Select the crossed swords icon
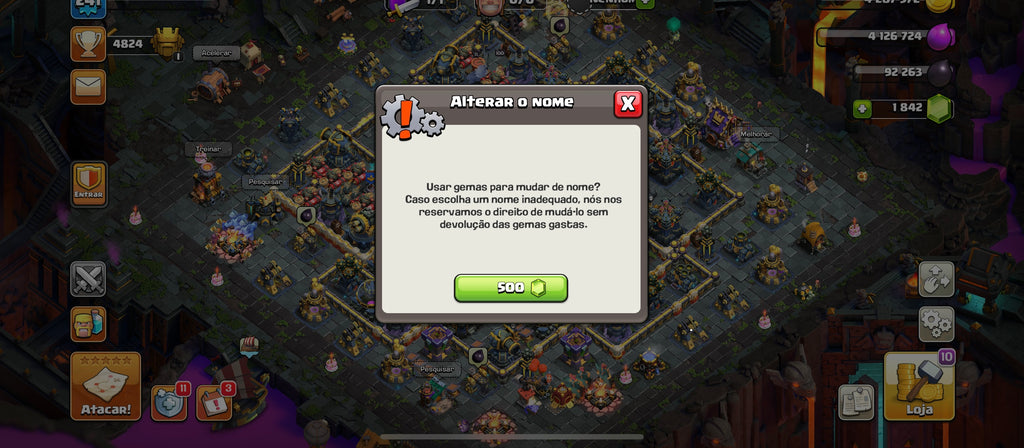 (88, 279)
